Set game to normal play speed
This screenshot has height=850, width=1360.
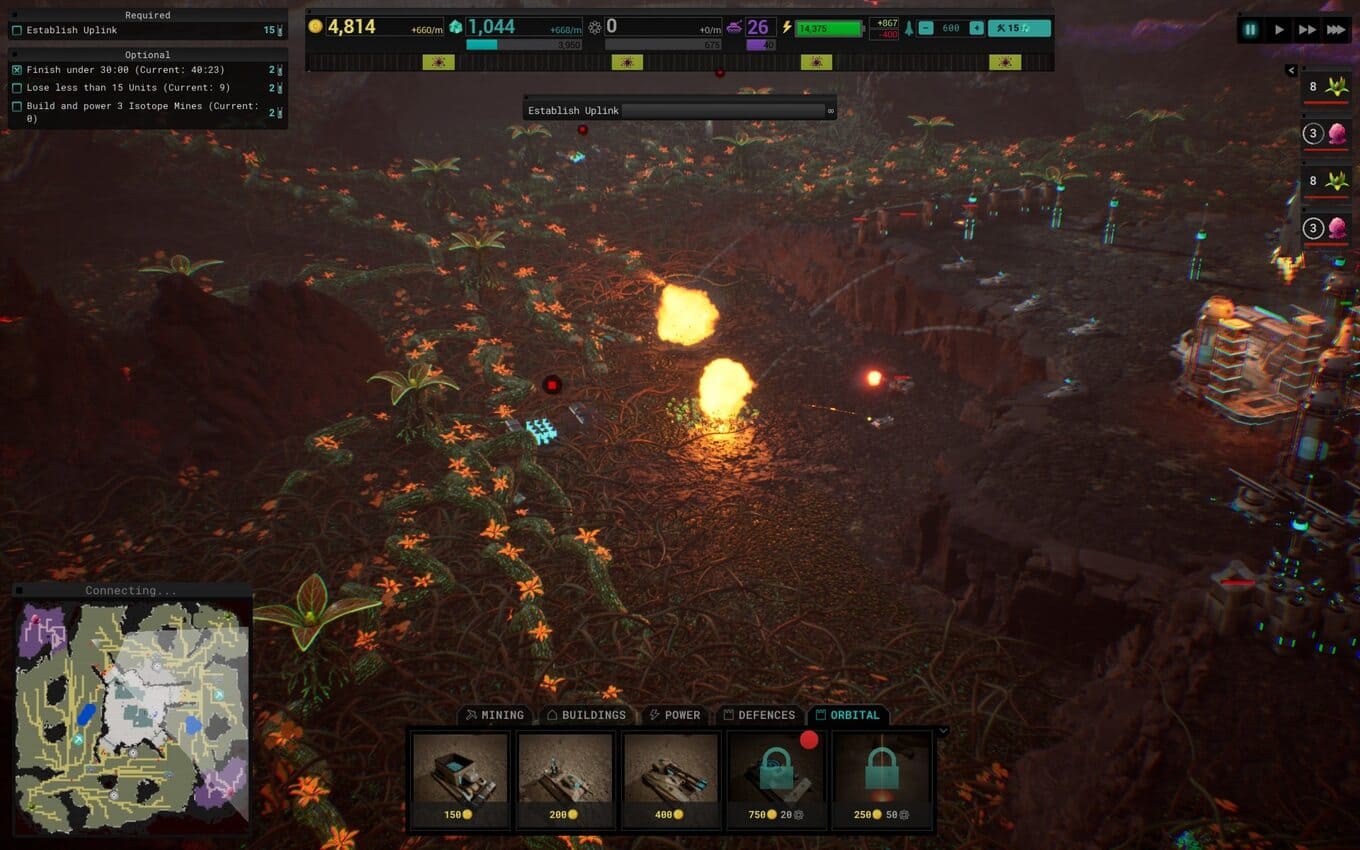tap(1278, 30)
